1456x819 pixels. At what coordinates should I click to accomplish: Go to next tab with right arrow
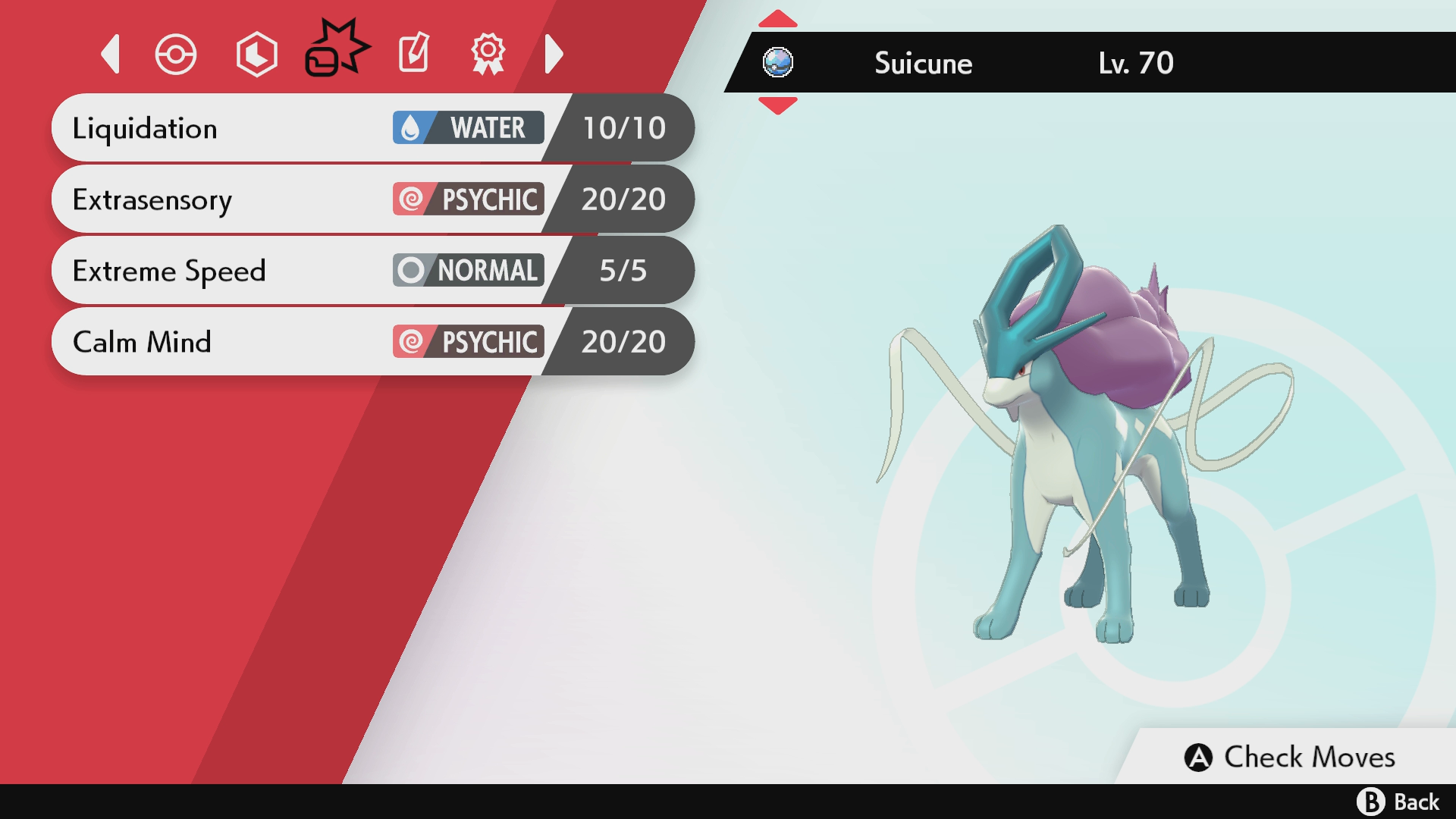554,54
